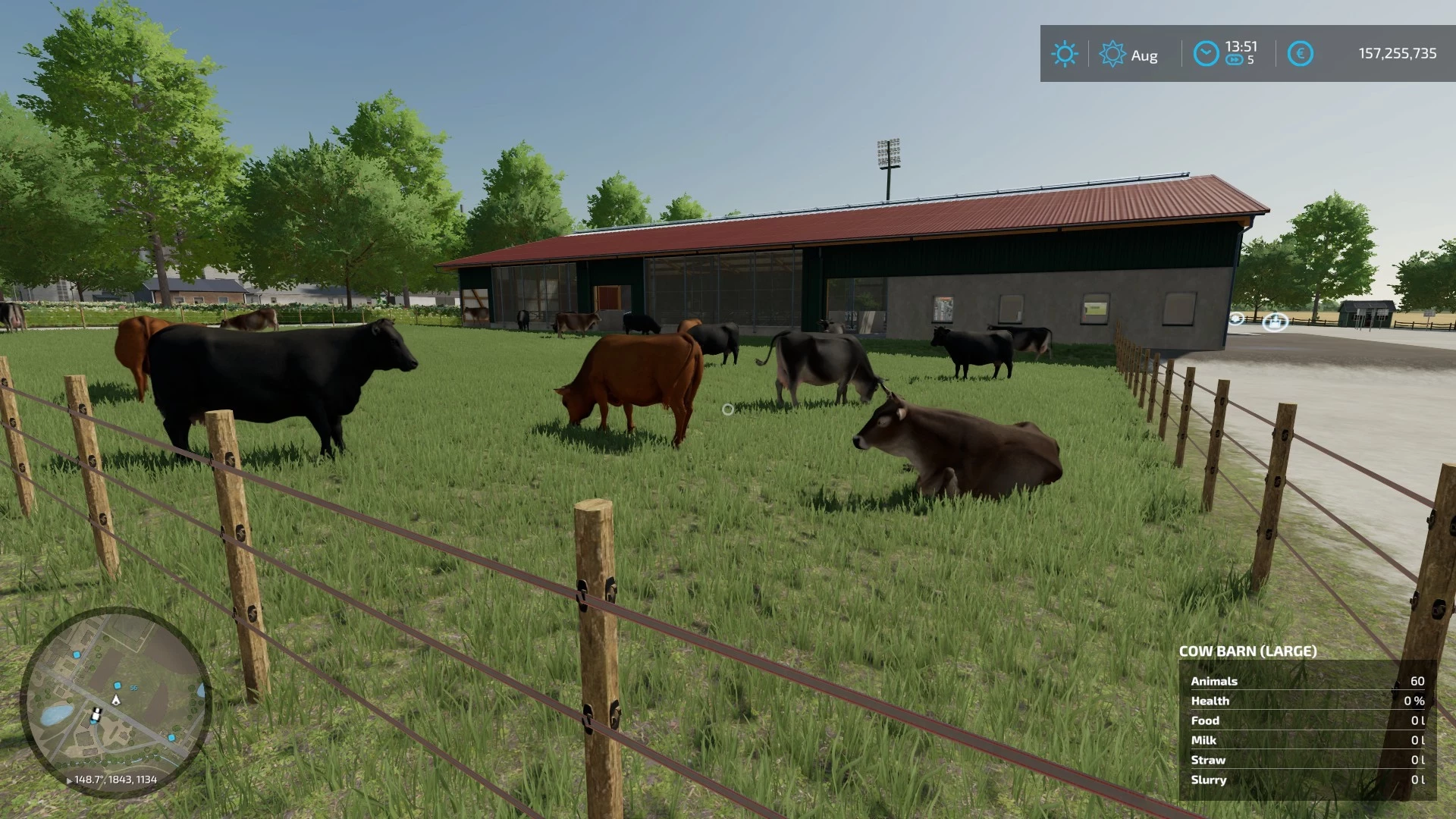Select the gear interaction hotspot near the barn

point(1236,319)
